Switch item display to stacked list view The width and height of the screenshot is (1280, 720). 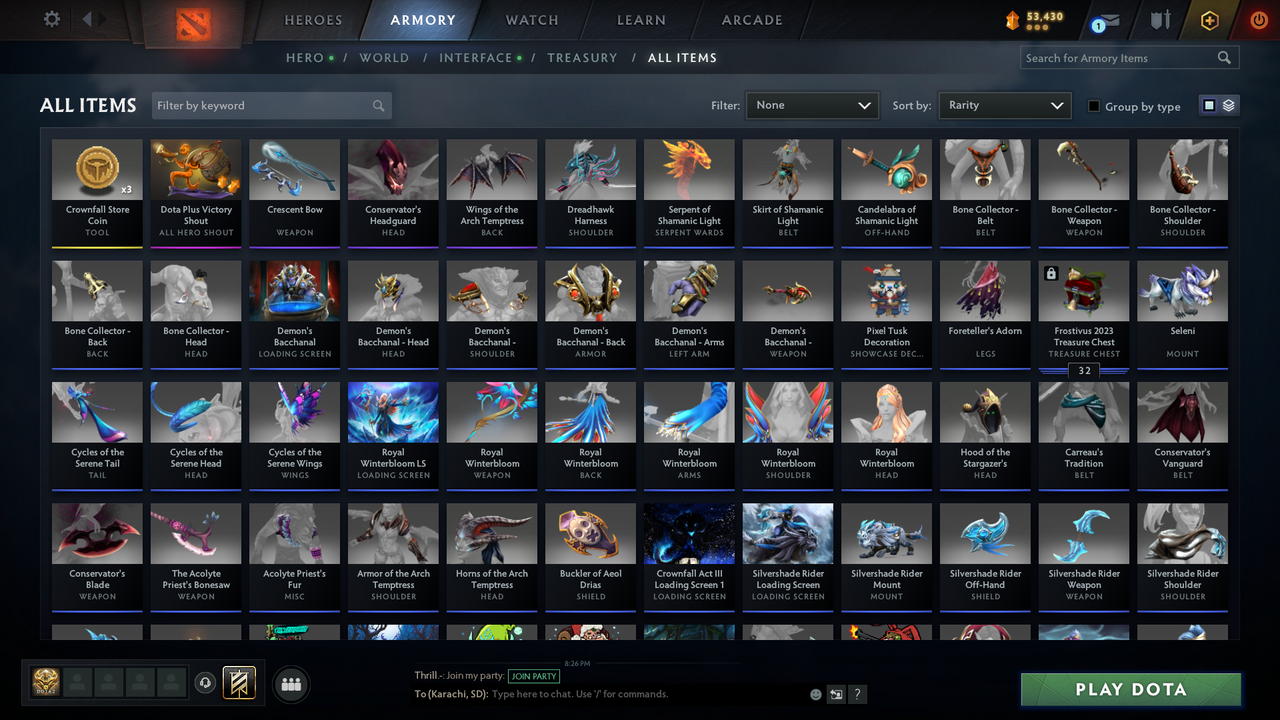coord(1227,105)
